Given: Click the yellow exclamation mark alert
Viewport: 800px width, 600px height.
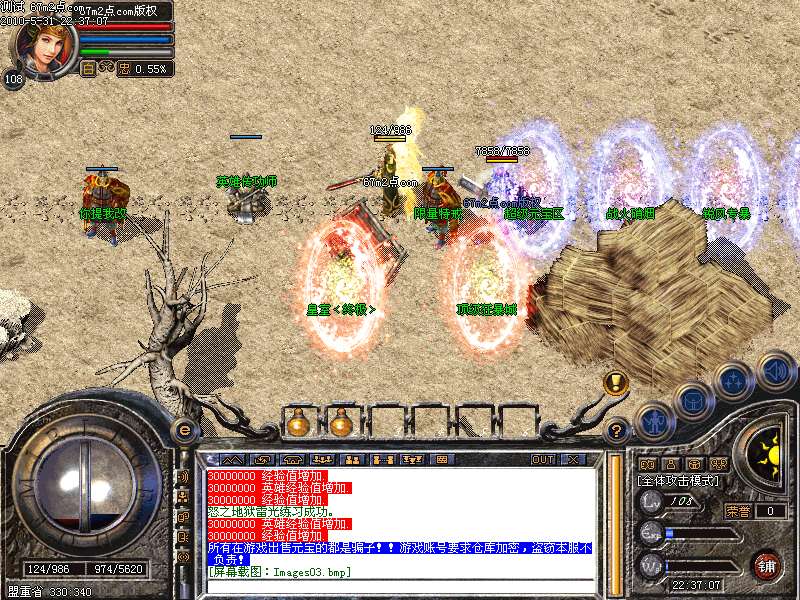Looking at the screenshot, I should point(616,383).
